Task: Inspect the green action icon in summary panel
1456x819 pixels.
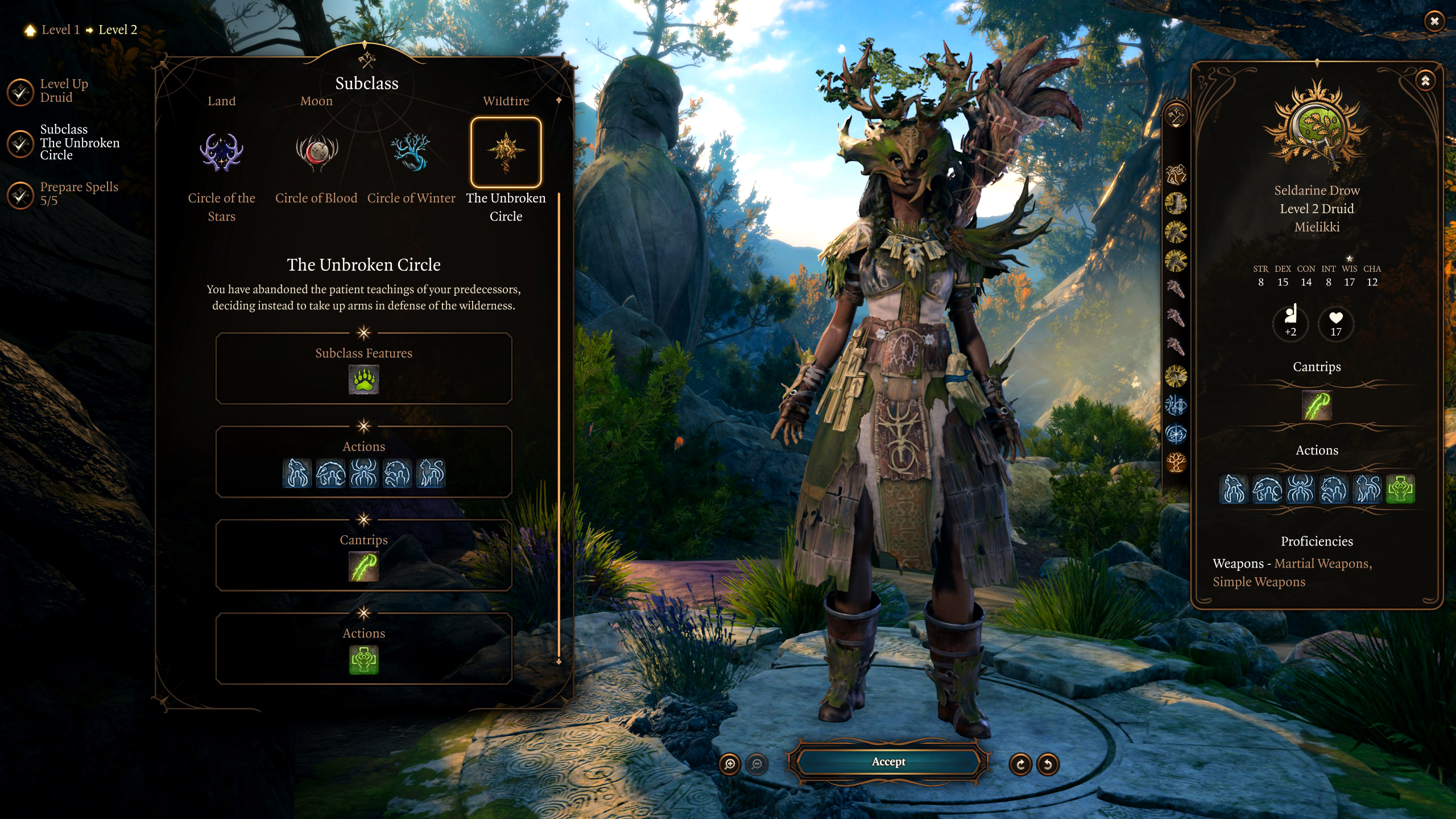Action: tap(1400, 489)
